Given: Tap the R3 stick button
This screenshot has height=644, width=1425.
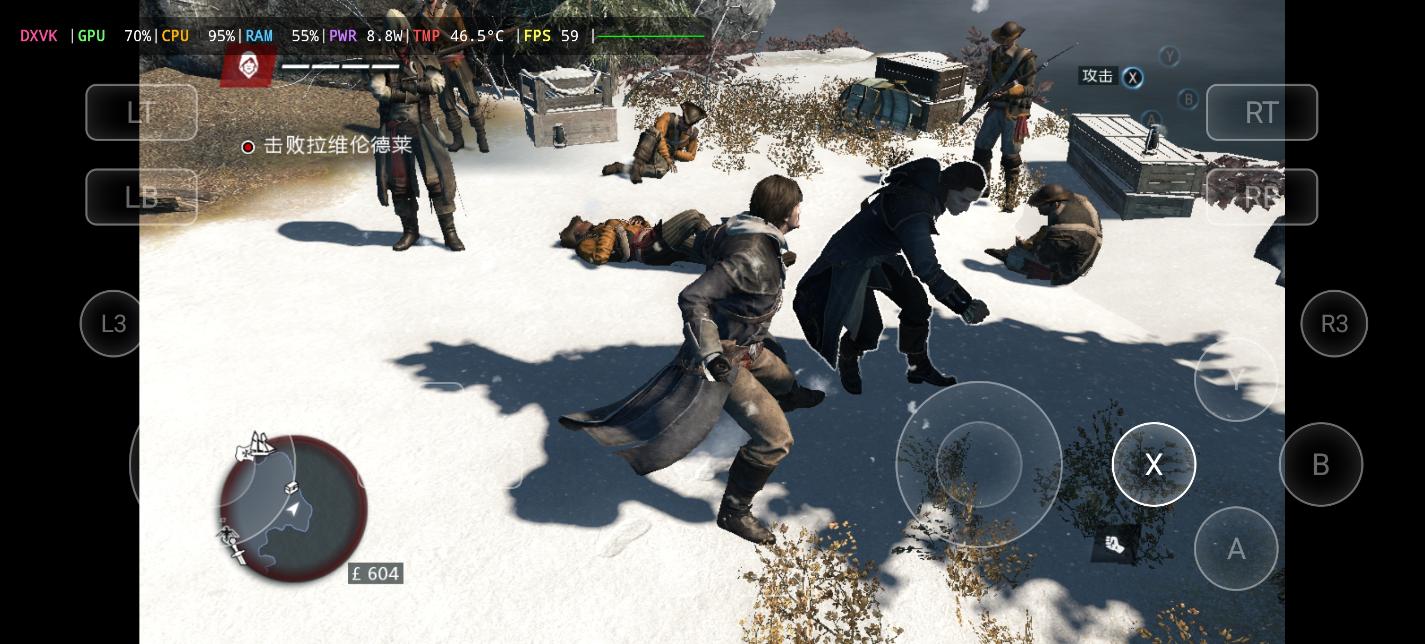Looking at the screenshot, I should coord(1334,324).
